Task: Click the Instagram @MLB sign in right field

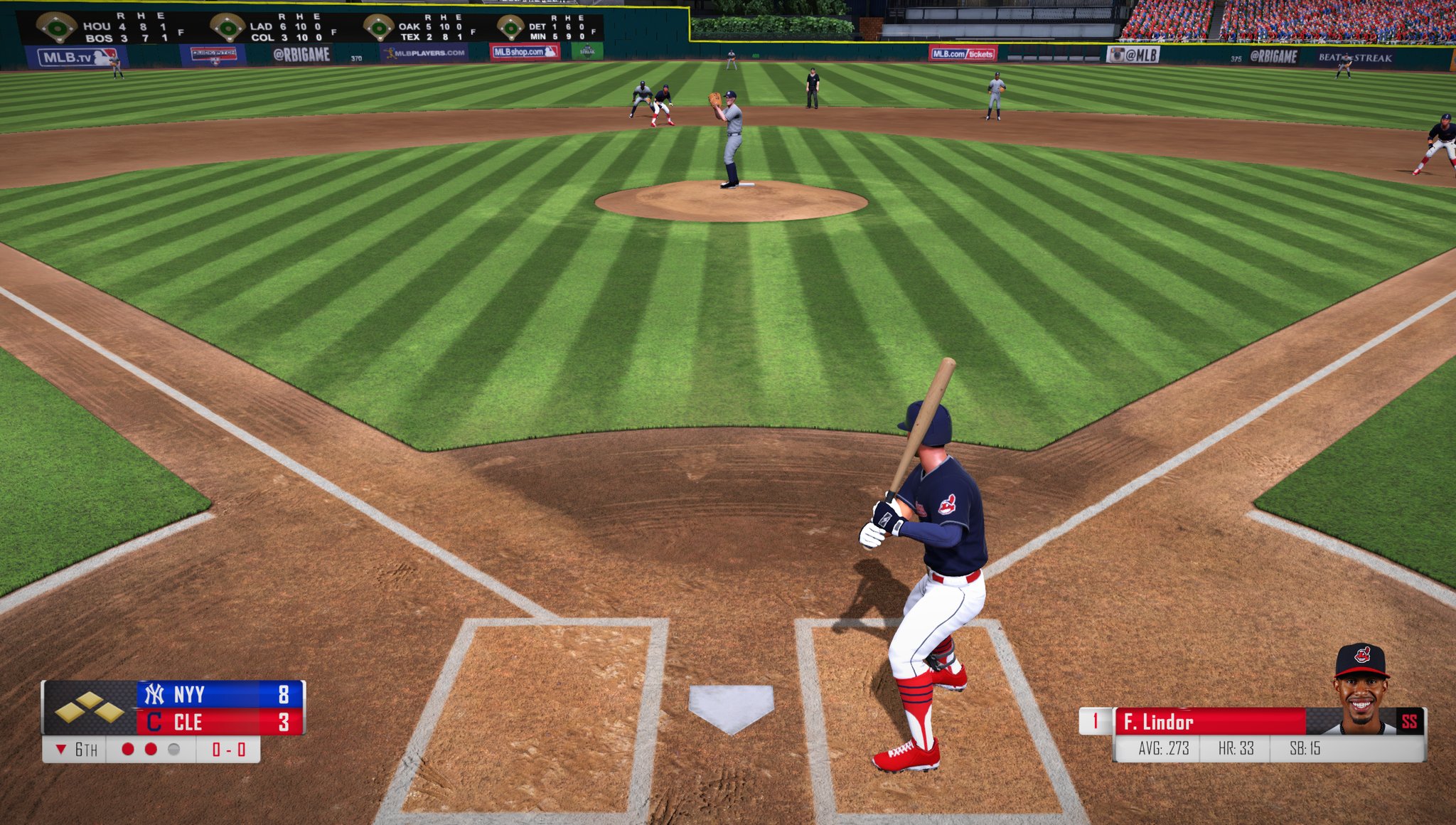Action: coord(1135,53)
